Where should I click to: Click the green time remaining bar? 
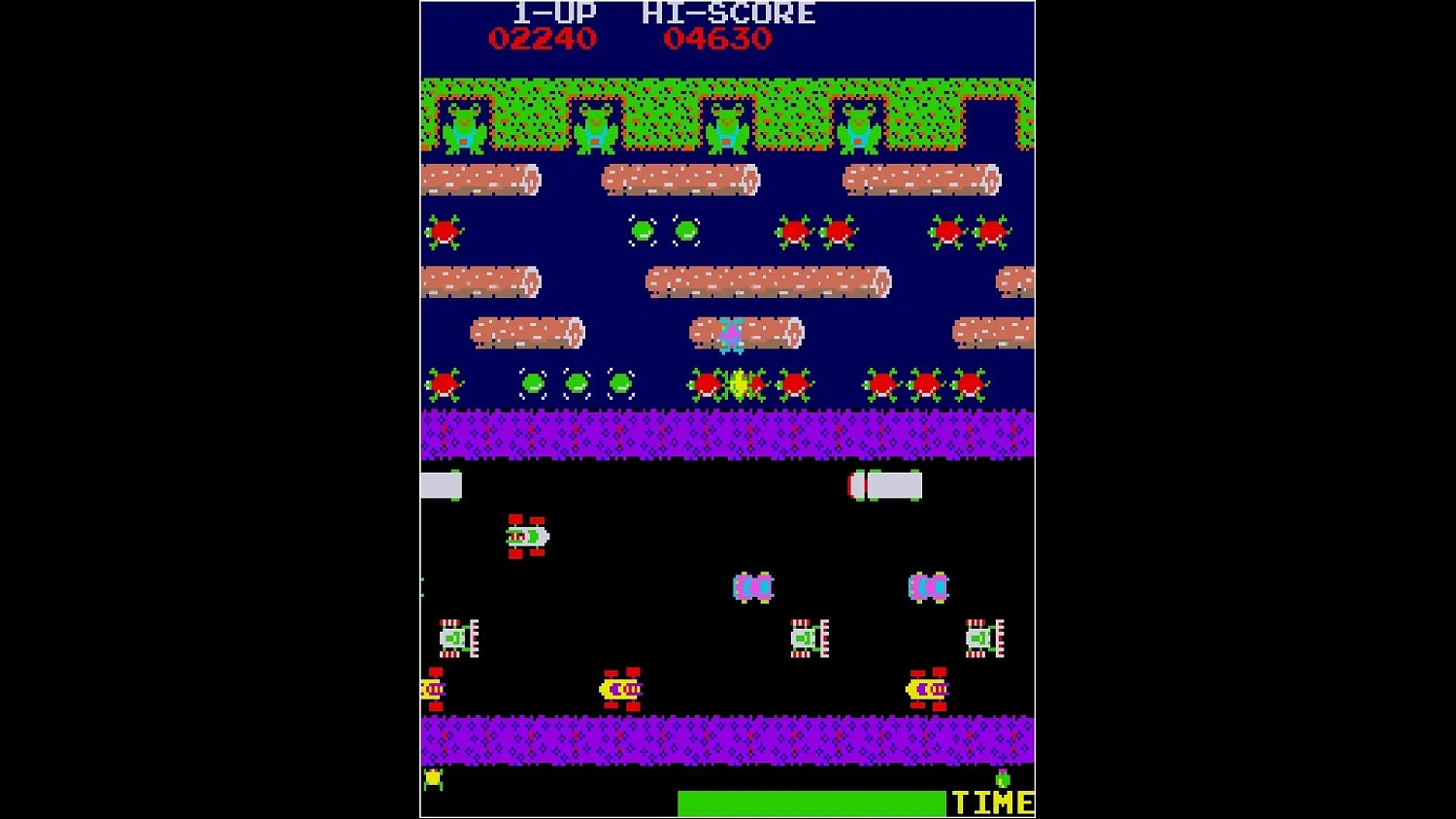coord(811,803)
